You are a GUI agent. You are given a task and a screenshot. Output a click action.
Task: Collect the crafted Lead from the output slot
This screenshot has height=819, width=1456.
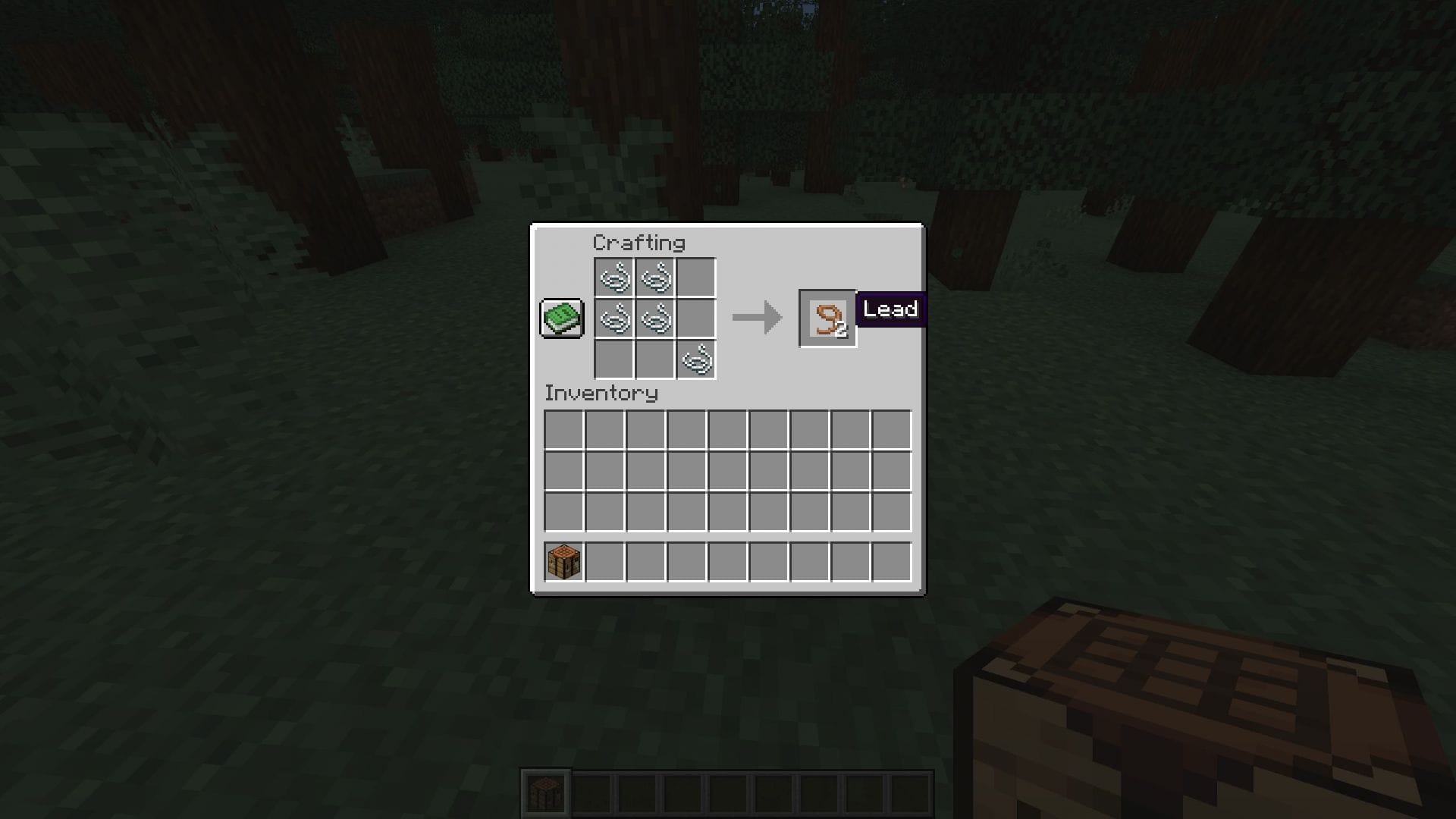pos(828,318)
